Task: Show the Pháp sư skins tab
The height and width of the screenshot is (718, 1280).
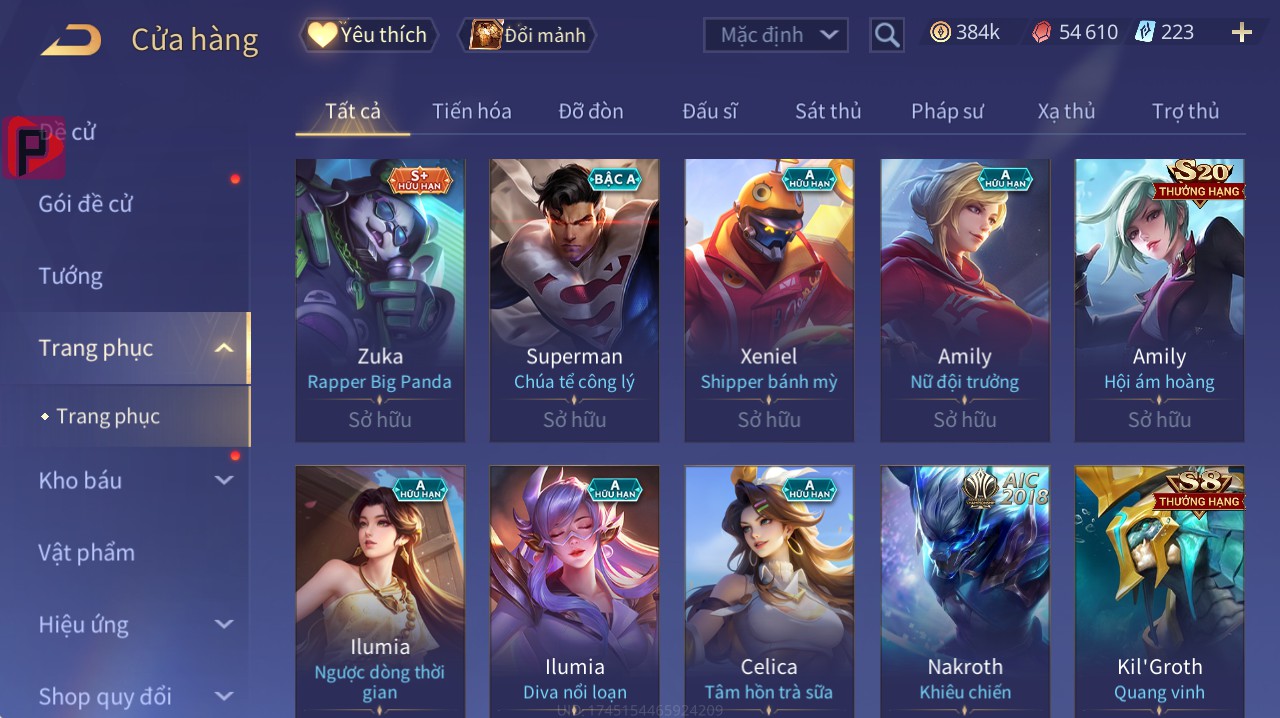Action: point(947,111)
